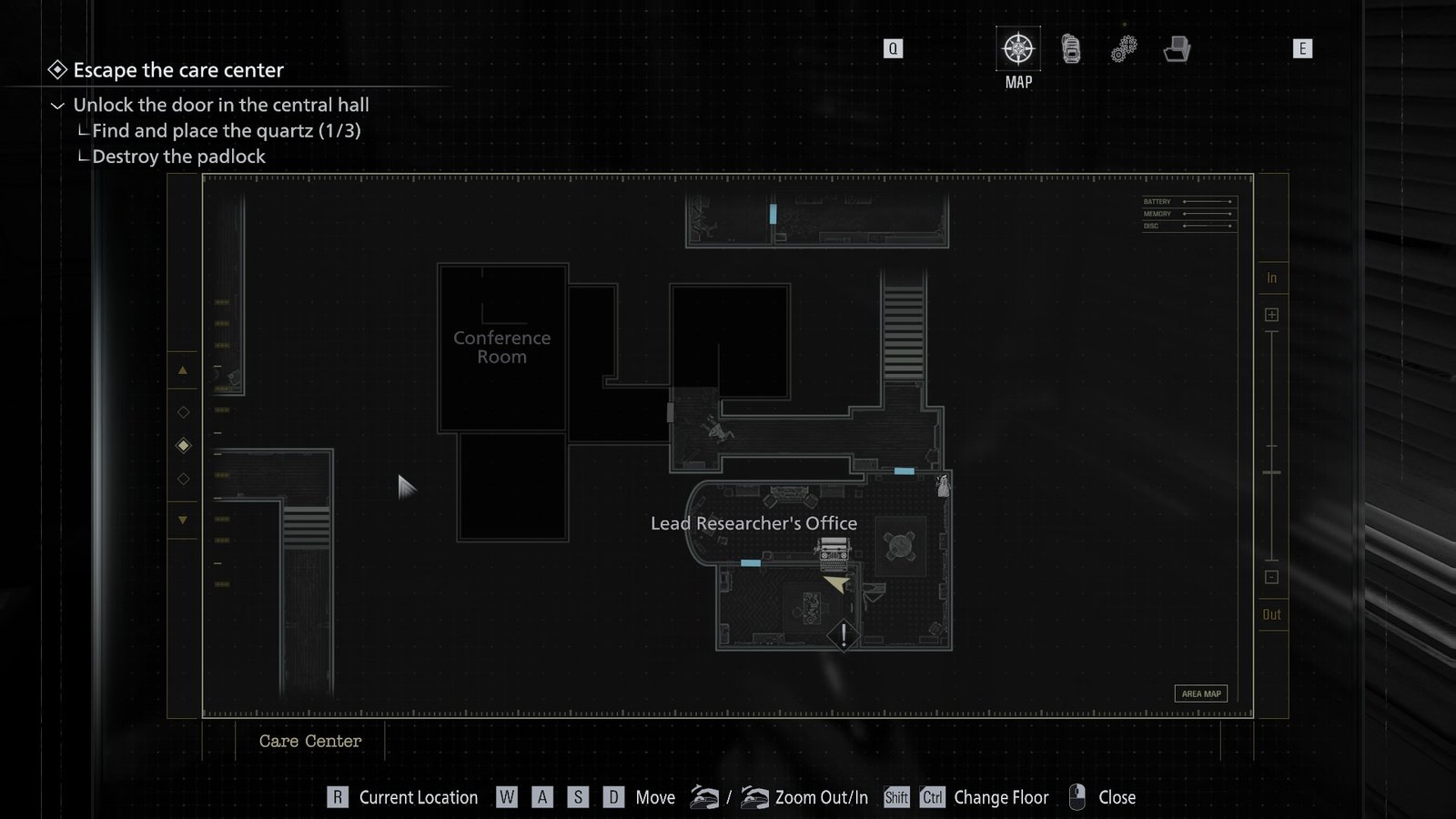The height and width of the screenshot is (819, 1456).
Task: Click the up triangle in the floor selector
Action: click(x=183, y=369)
